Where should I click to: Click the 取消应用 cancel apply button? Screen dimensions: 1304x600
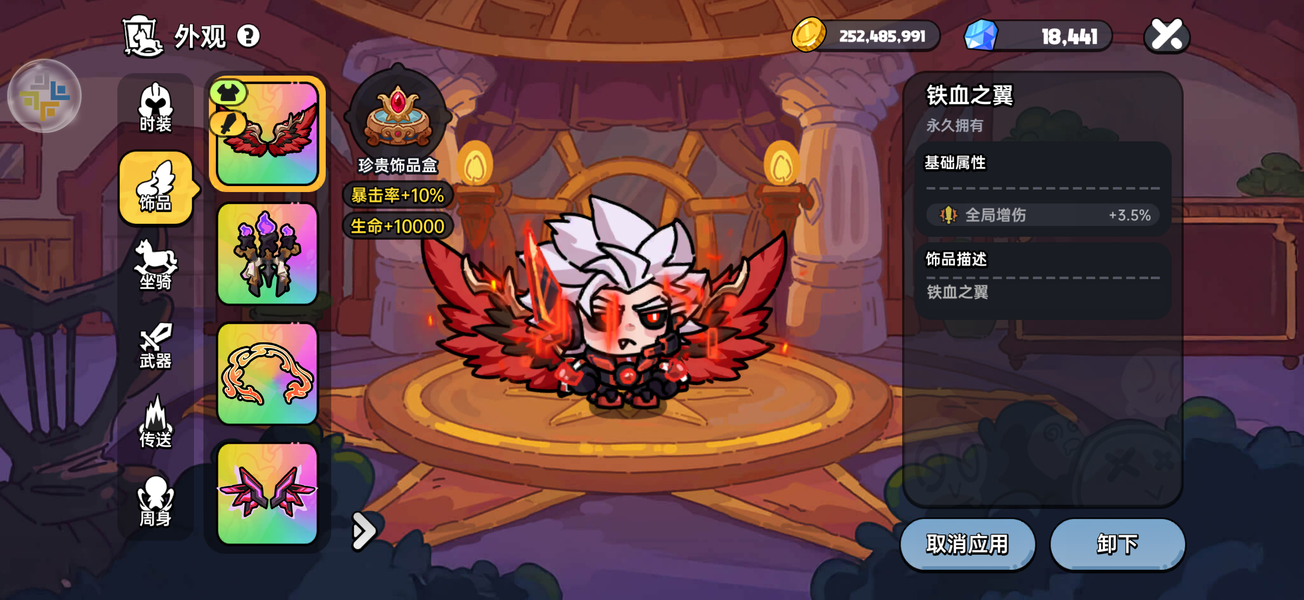[967, 545]
